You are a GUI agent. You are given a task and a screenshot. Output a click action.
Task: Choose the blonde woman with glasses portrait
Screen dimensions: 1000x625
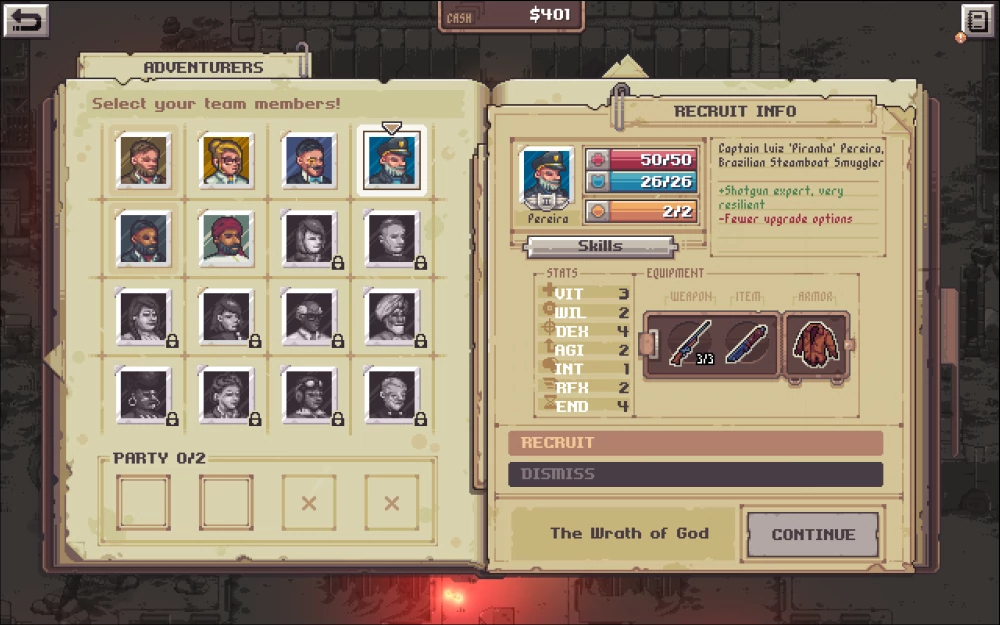tap(226, 160)
